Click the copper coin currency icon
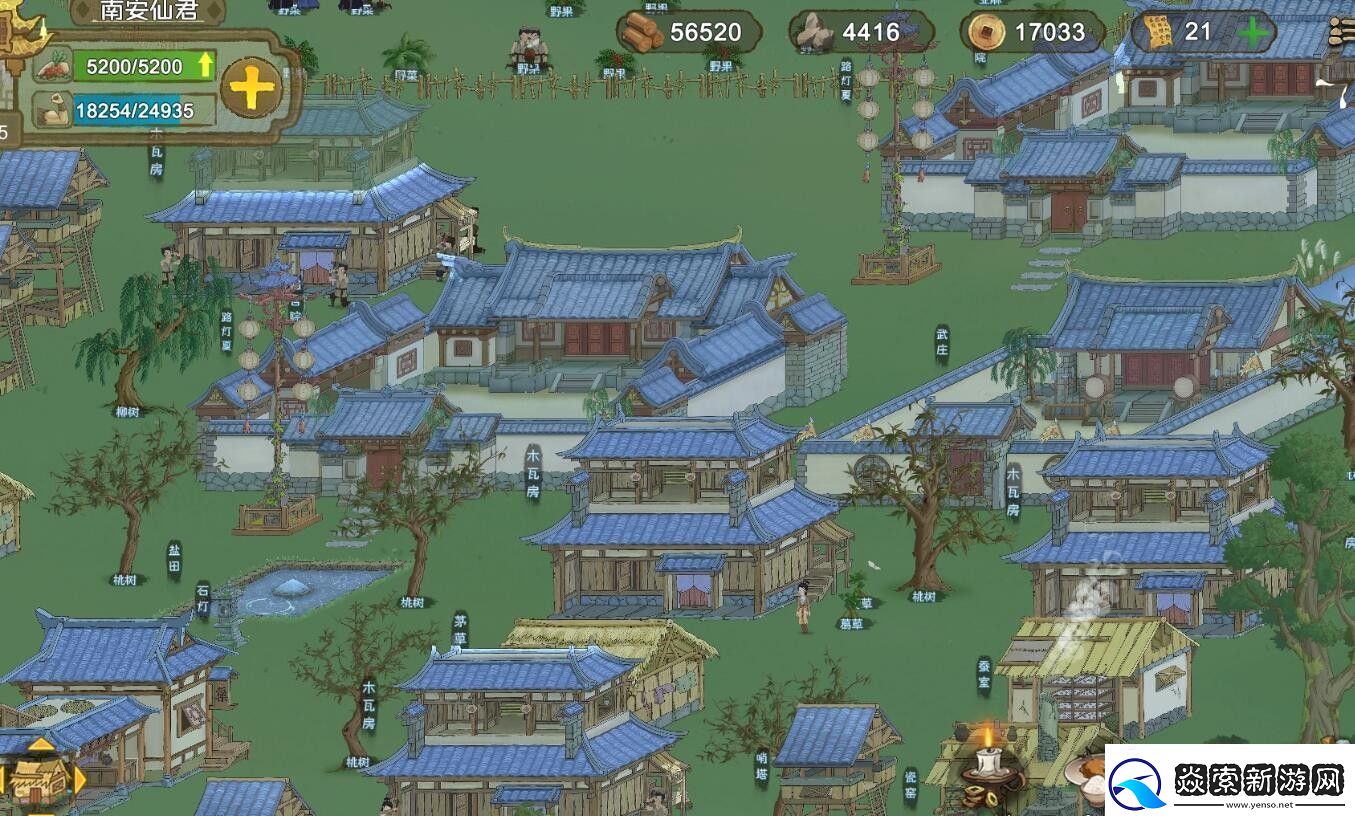The image size is (1355, 816). [x=986, y=33]
